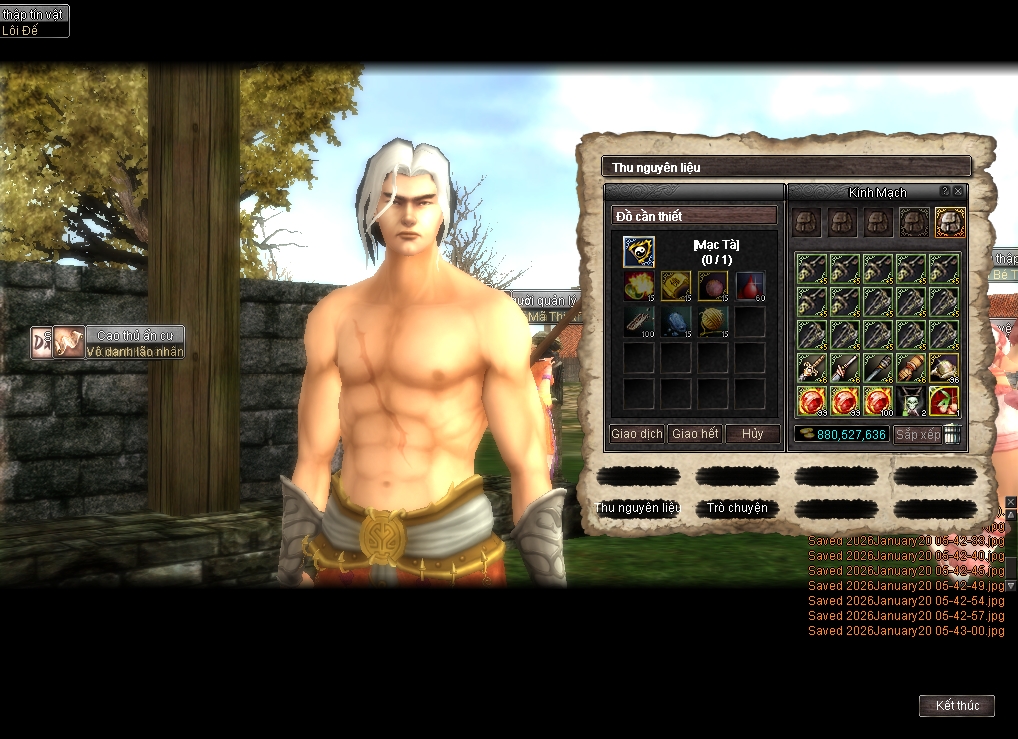
Task: Select the yellow scroll material slot
Action: [676, 287]
